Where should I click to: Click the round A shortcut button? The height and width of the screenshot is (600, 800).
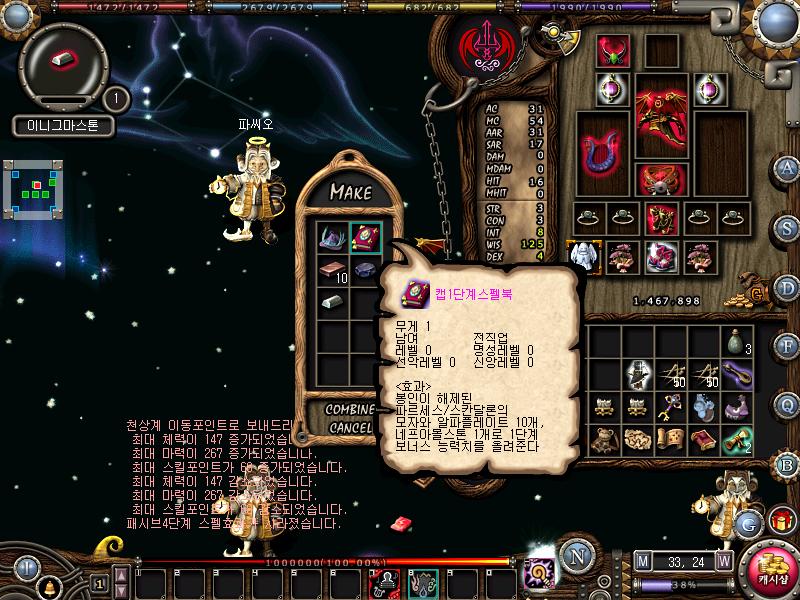(x=788, y=167)
